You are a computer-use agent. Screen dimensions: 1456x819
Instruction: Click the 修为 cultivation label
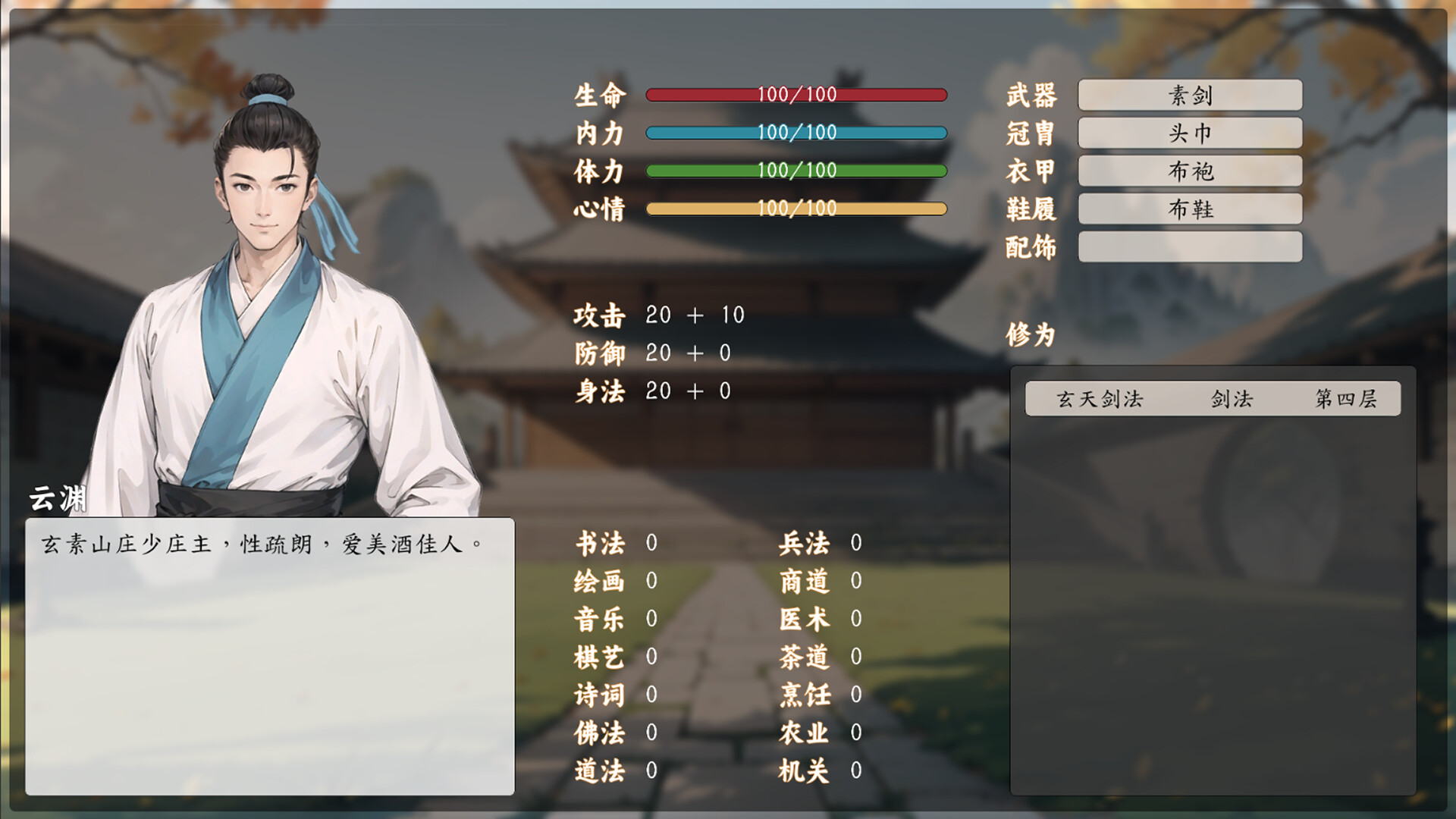coord(1031,334)
